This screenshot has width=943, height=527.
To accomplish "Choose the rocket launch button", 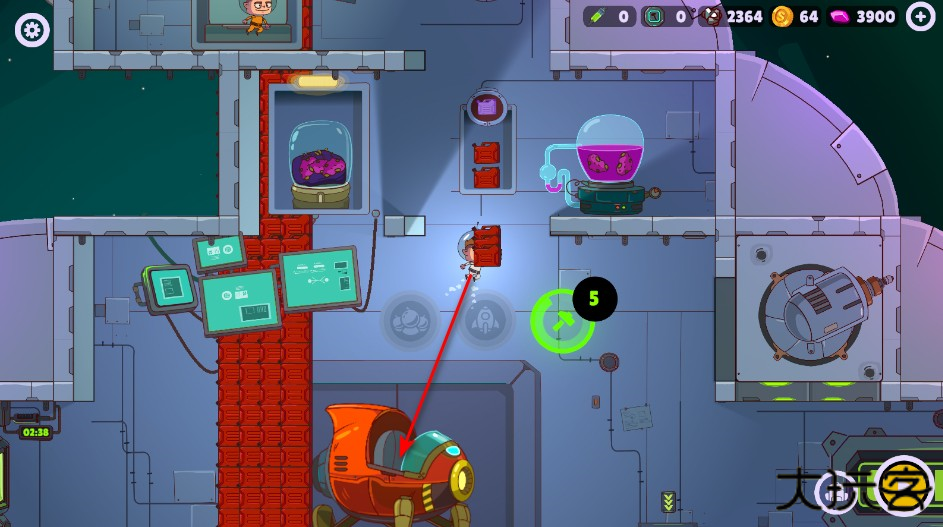I will tap(485, 320).
